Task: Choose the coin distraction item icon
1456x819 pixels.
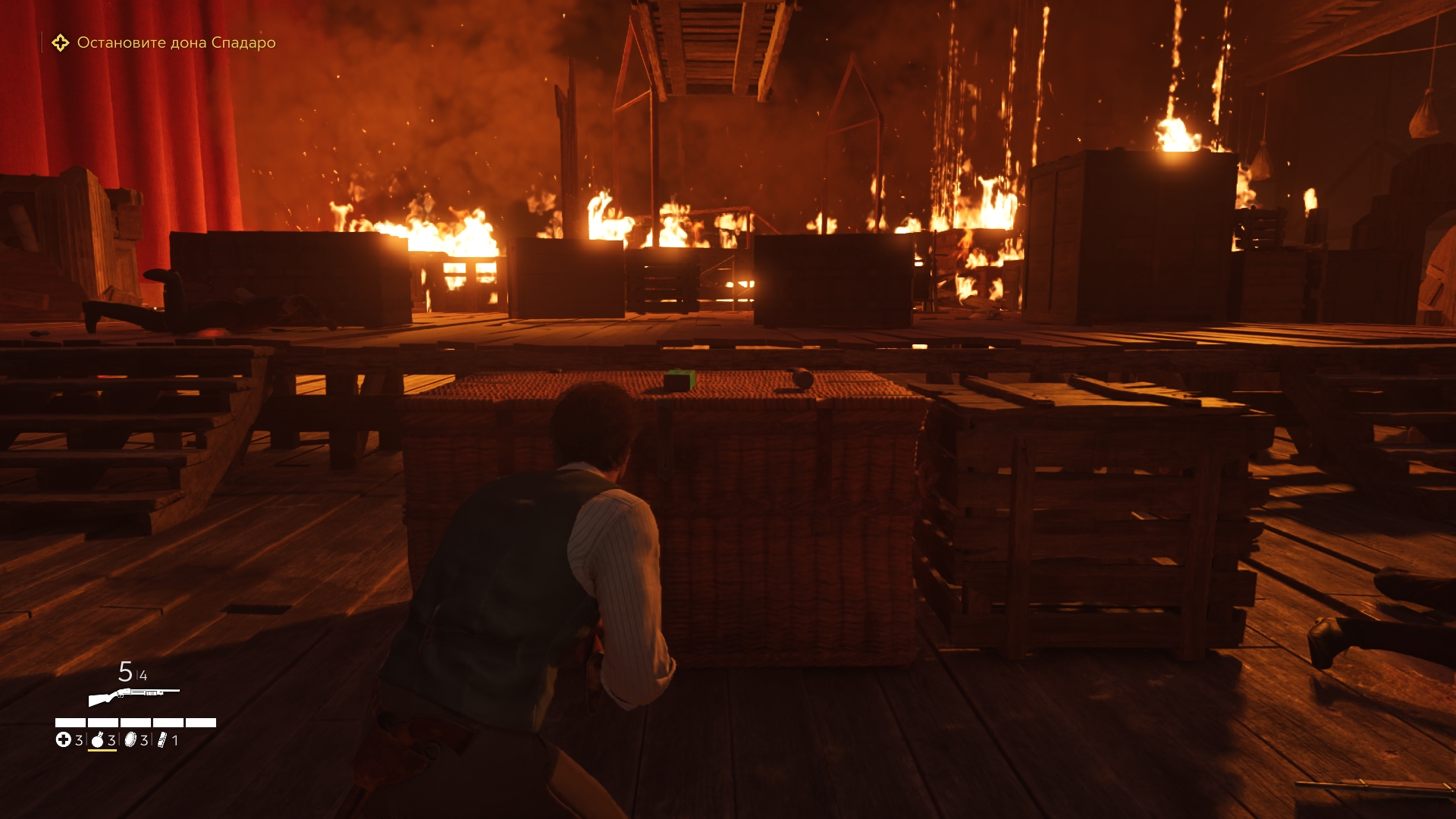Action: [130, 740]
